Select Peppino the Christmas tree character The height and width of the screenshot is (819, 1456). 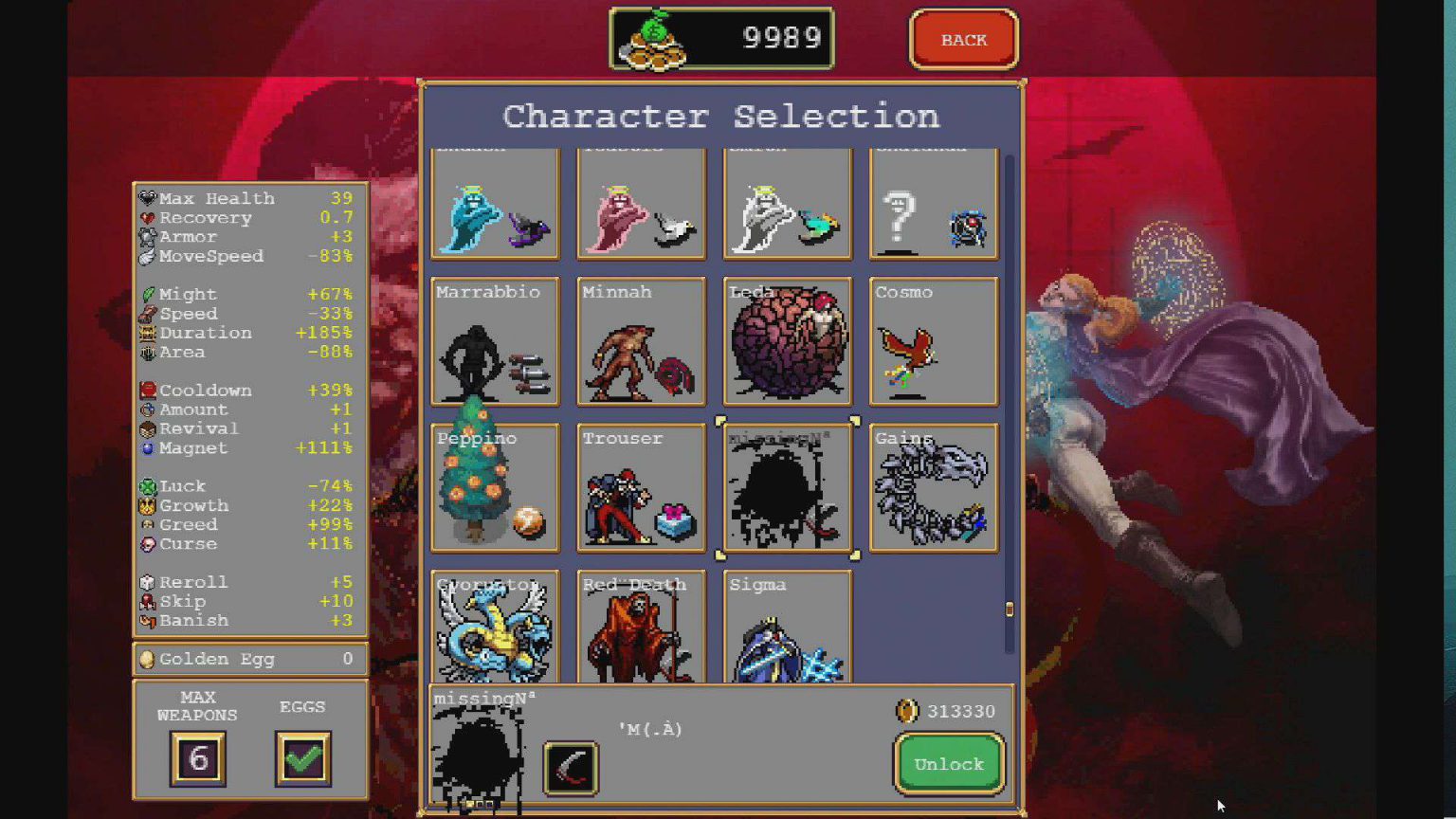(494, 488)
